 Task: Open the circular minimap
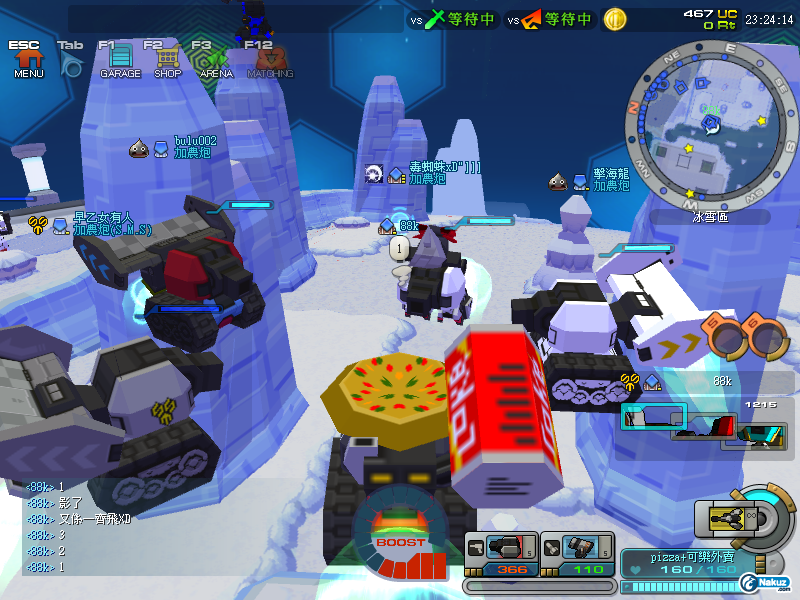[710, 123]
